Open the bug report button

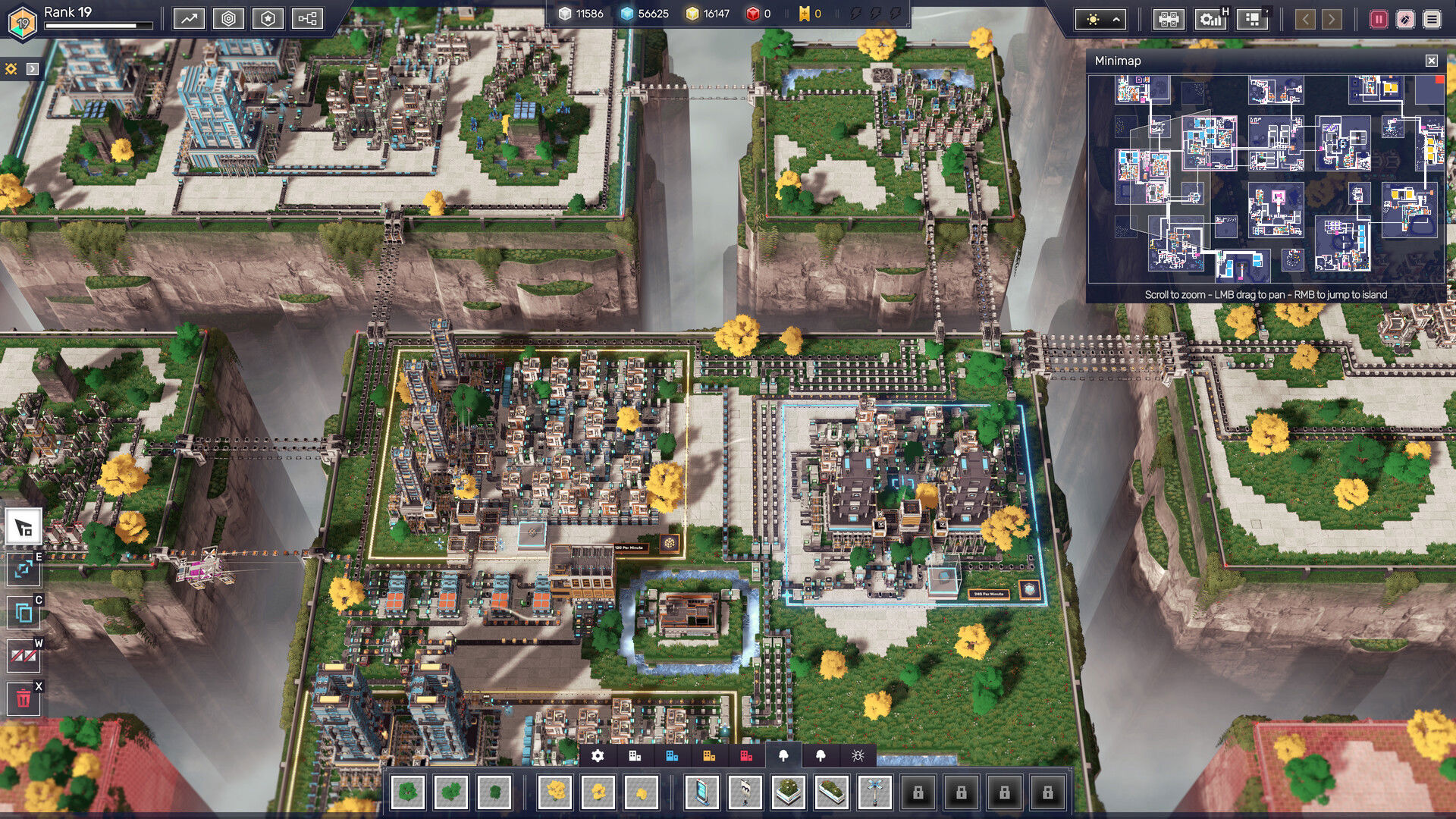click(1405, 20)
